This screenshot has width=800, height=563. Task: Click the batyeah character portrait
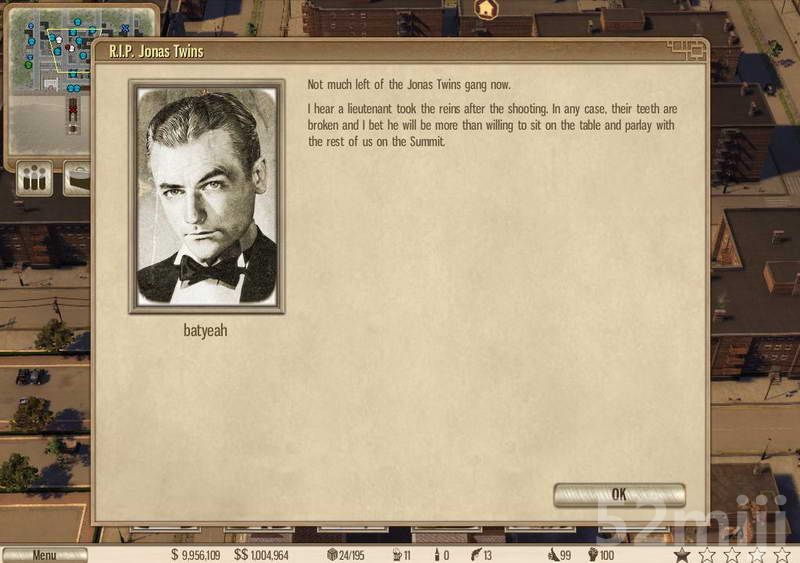[207, 196]
